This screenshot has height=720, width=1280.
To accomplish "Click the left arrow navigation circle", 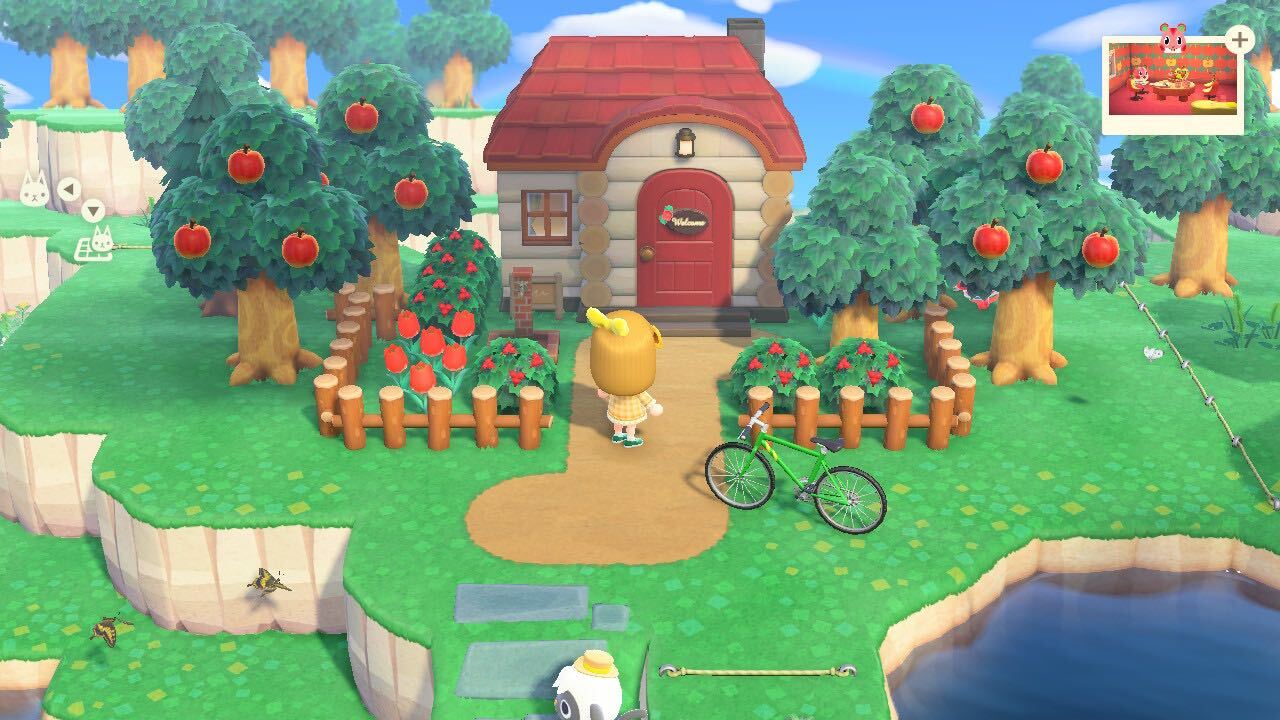I will (69, 189).
